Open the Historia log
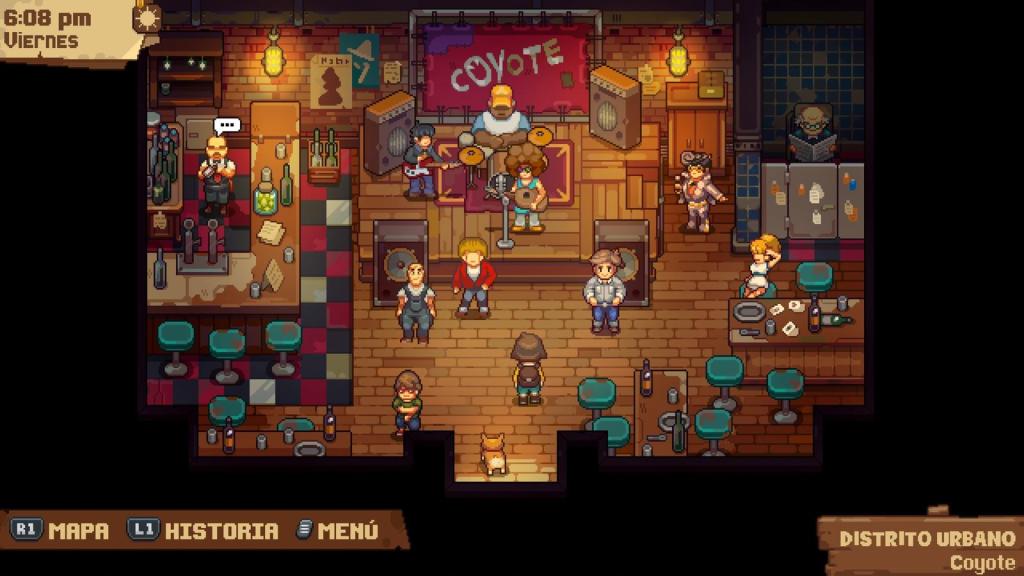This screenshot has width=1024, height=576. click(x=204, y=531)
